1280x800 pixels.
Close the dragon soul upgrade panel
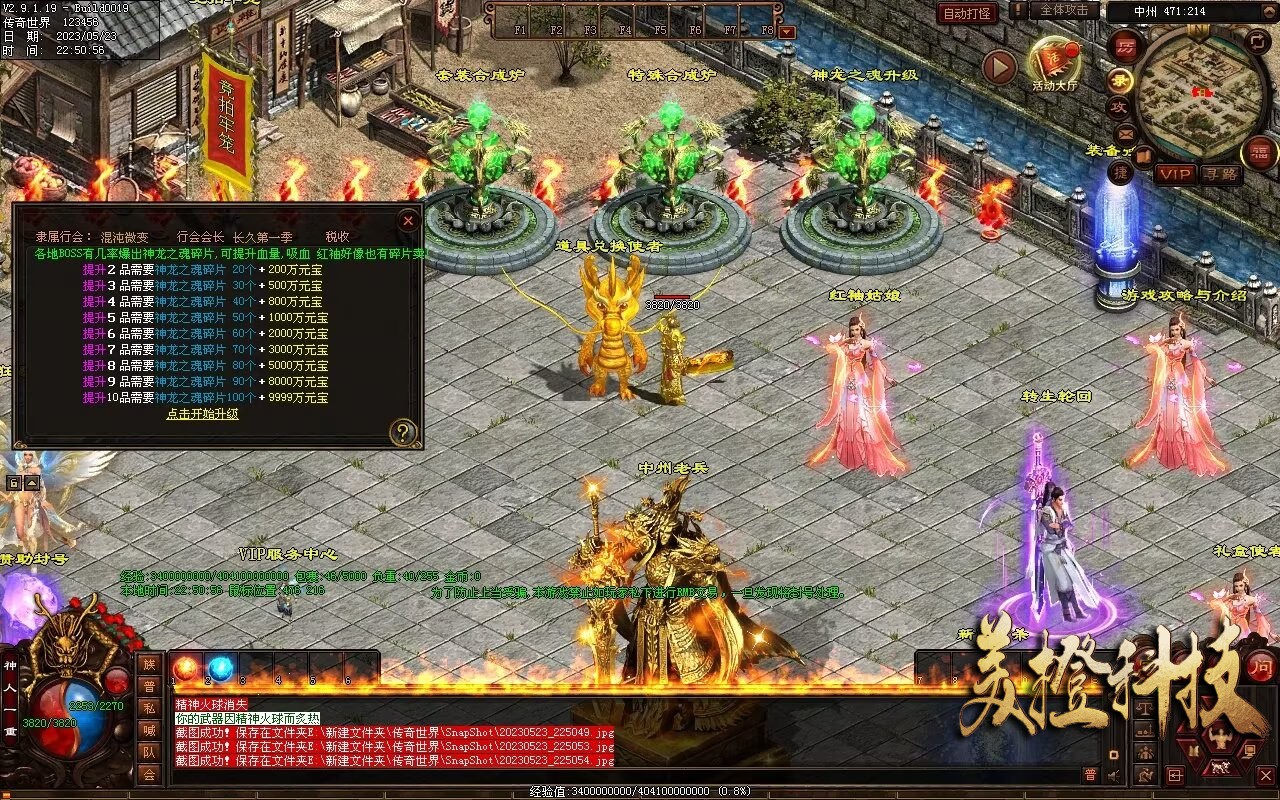407,220
